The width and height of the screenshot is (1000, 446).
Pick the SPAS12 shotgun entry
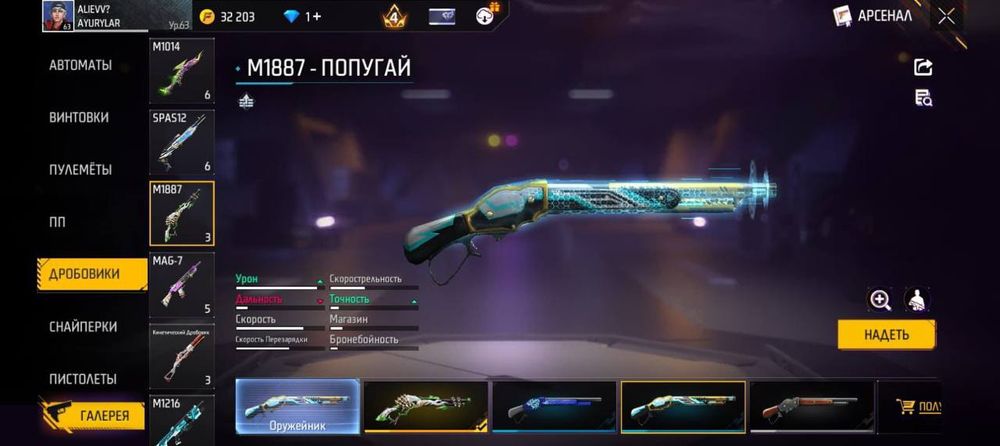[x=181, y=141]
